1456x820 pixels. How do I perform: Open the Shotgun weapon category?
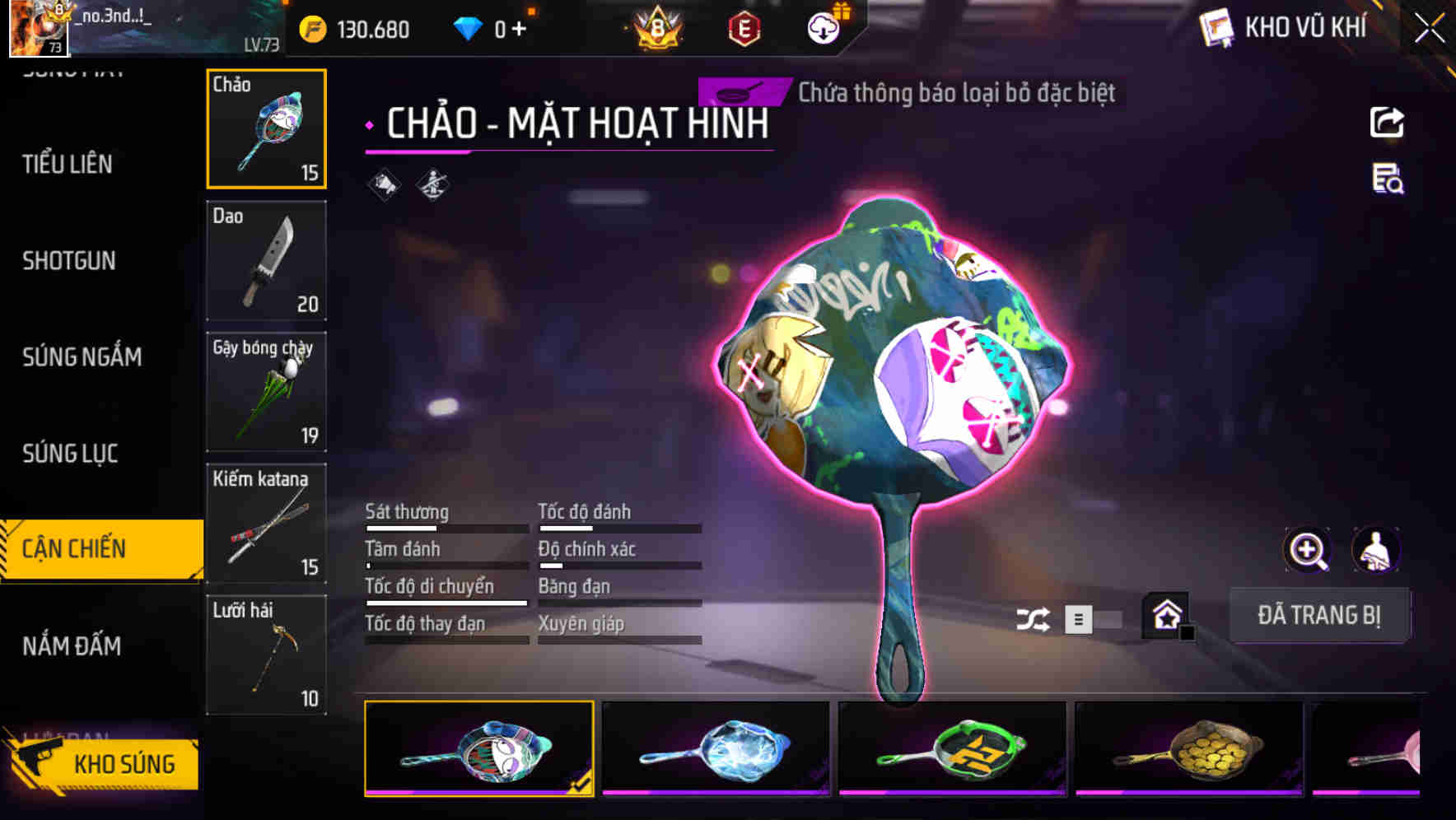pos(69,261)
